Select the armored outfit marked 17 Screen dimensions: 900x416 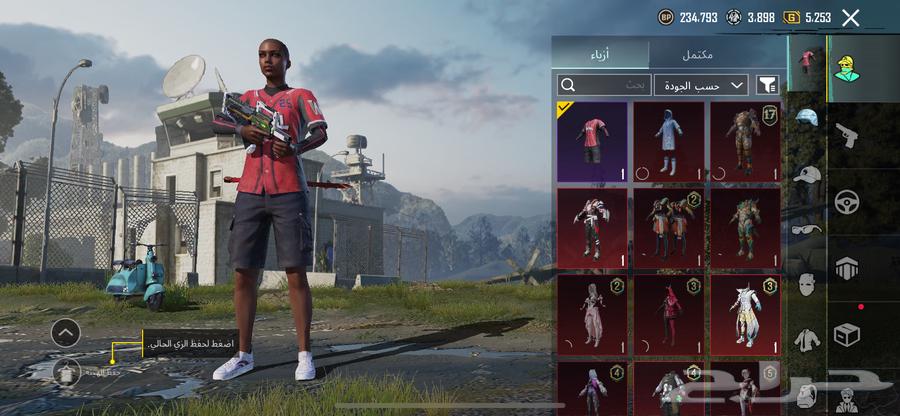pyautogui.click(x=745, y=141)
